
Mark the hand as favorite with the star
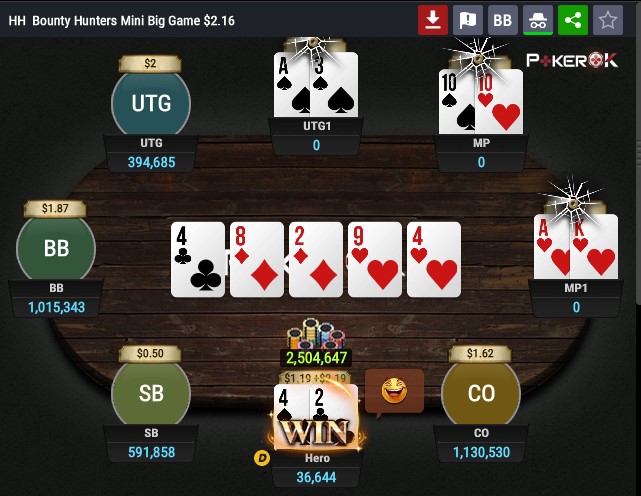point(606,19)
